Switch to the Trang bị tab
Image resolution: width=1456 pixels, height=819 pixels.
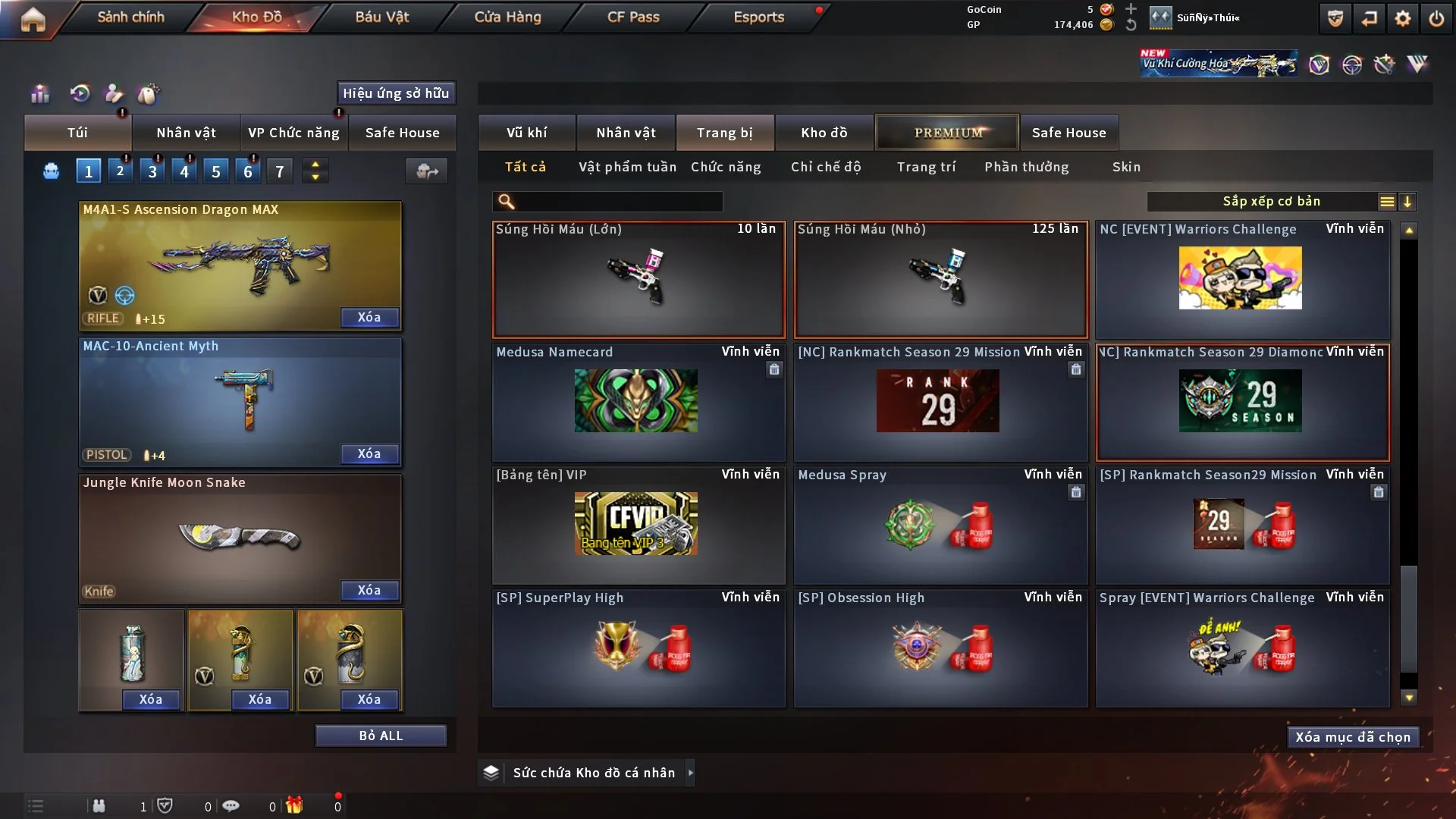pos(724,133)
